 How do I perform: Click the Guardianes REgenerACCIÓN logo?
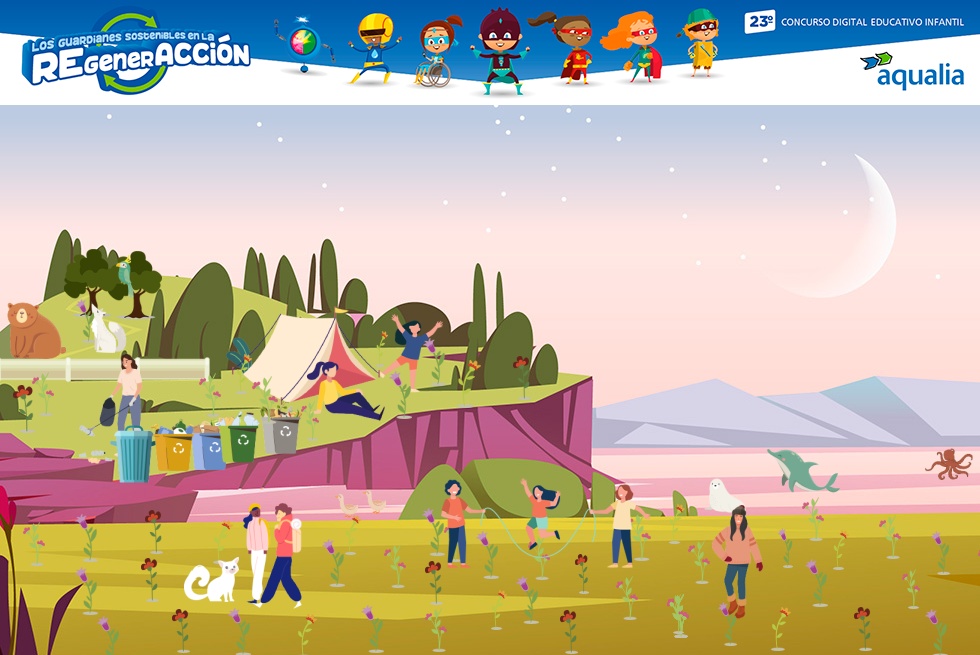(136, 55)
